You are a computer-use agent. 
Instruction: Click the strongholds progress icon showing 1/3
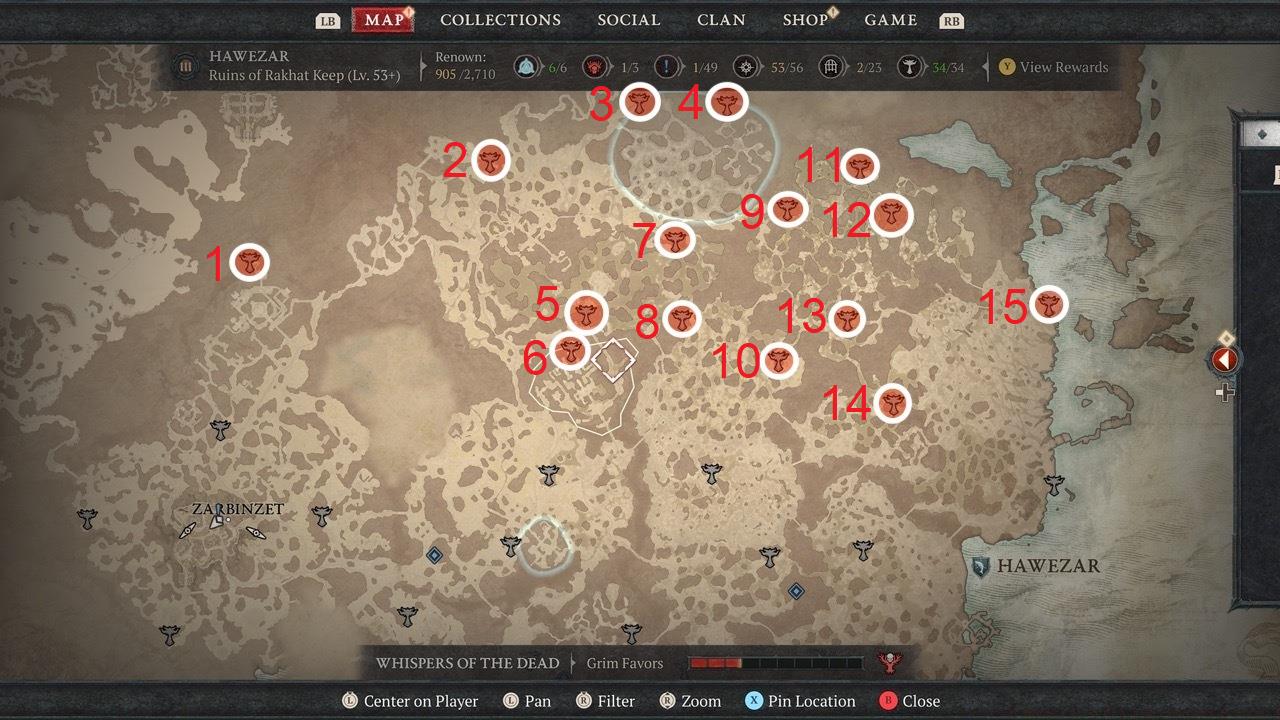597,66
